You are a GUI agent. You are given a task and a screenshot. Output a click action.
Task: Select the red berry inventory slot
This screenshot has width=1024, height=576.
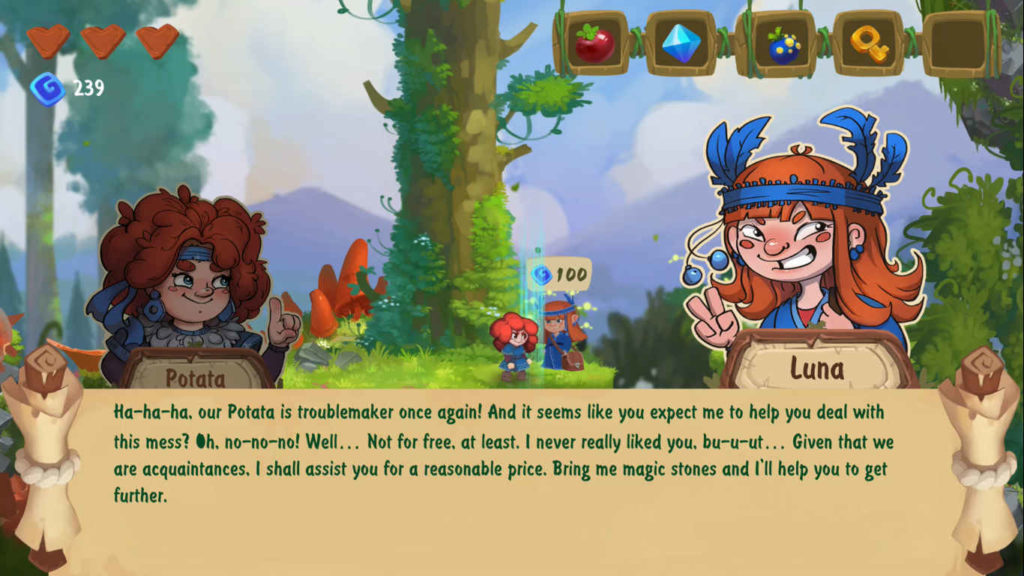click(x=594, y=44)
